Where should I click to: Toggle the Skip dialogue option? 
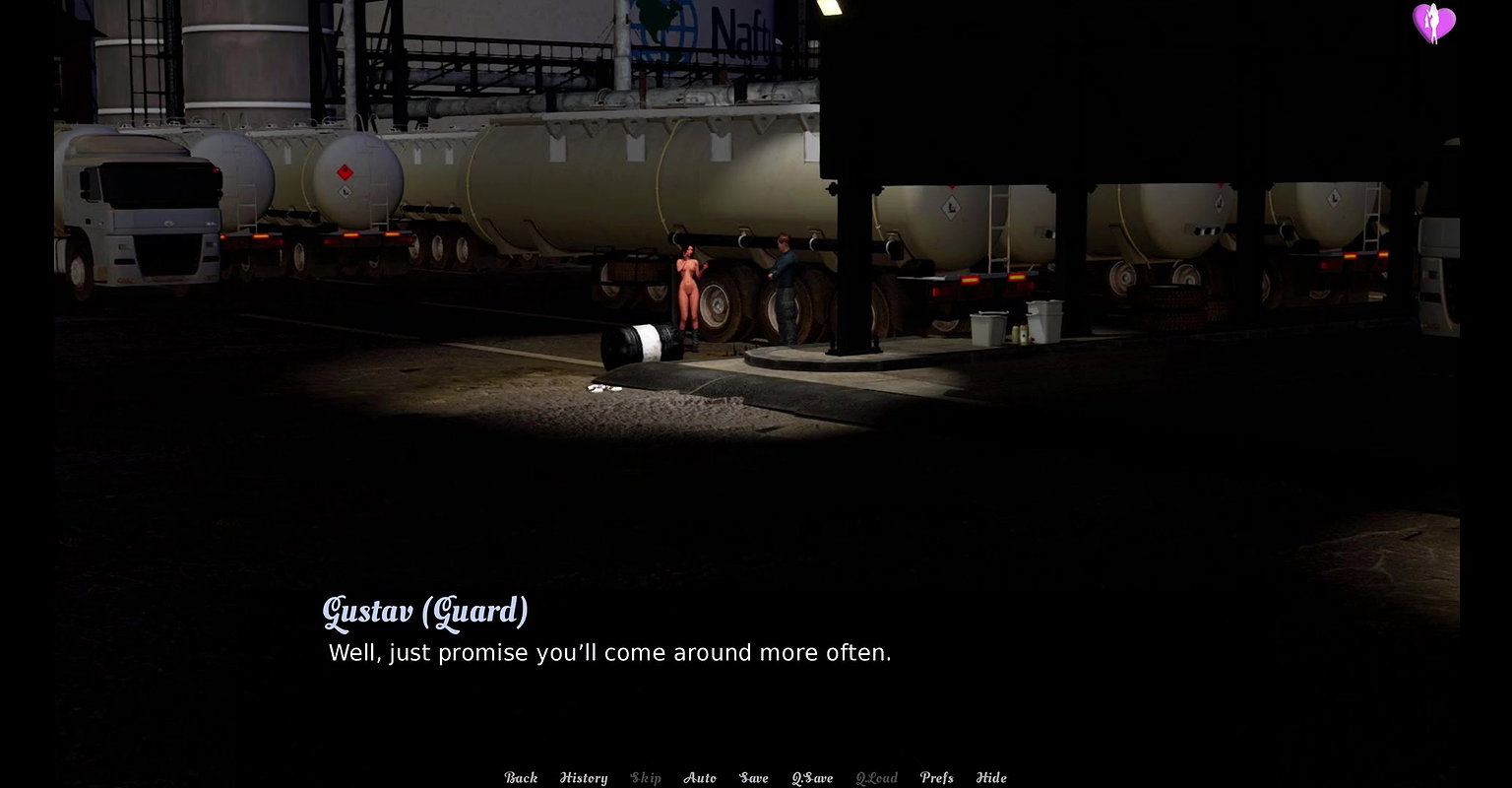[646, 778]
